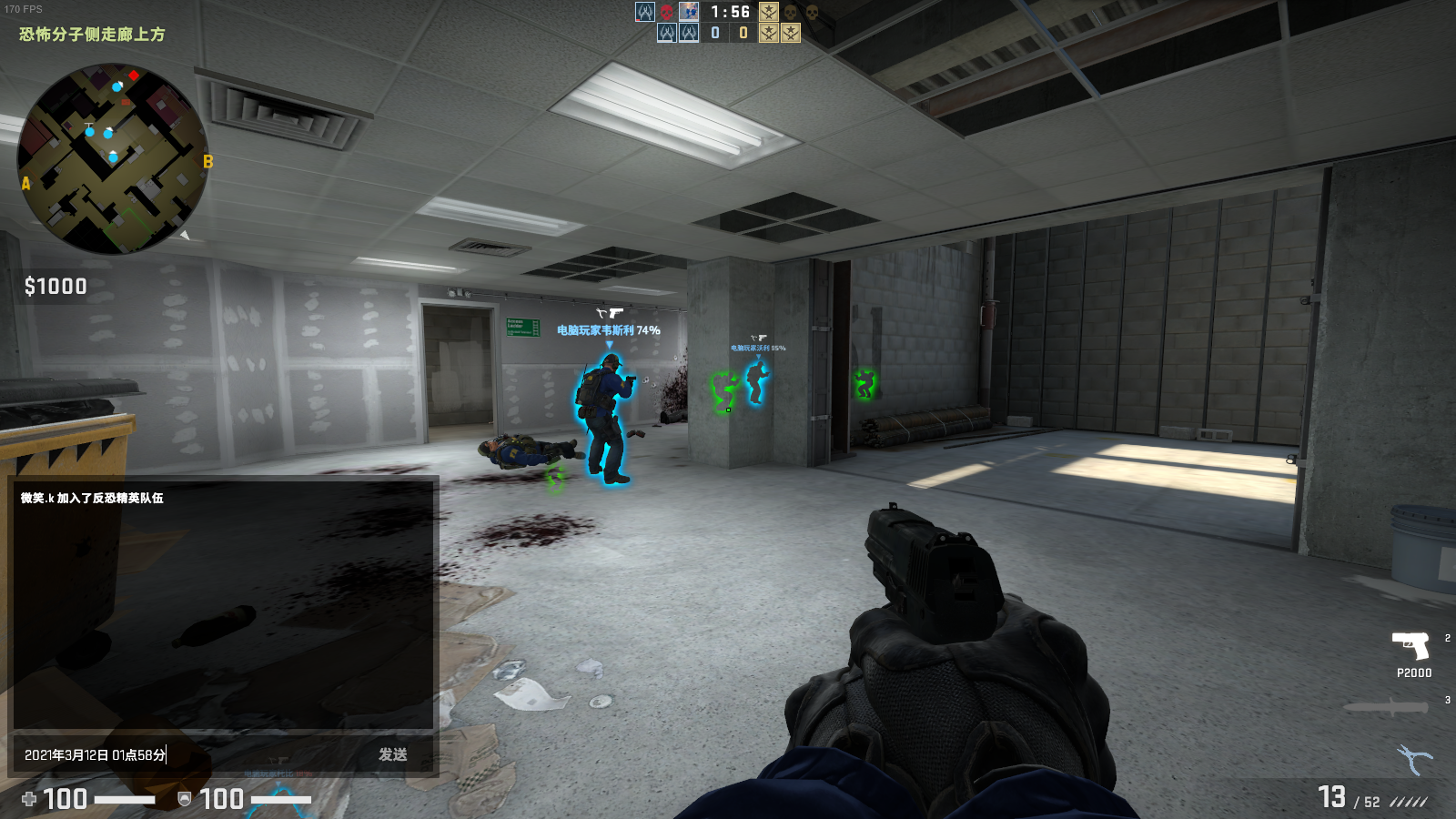Select the zip tie rescue kit icon
The image size is (1456, 819).
(1414, 758)
